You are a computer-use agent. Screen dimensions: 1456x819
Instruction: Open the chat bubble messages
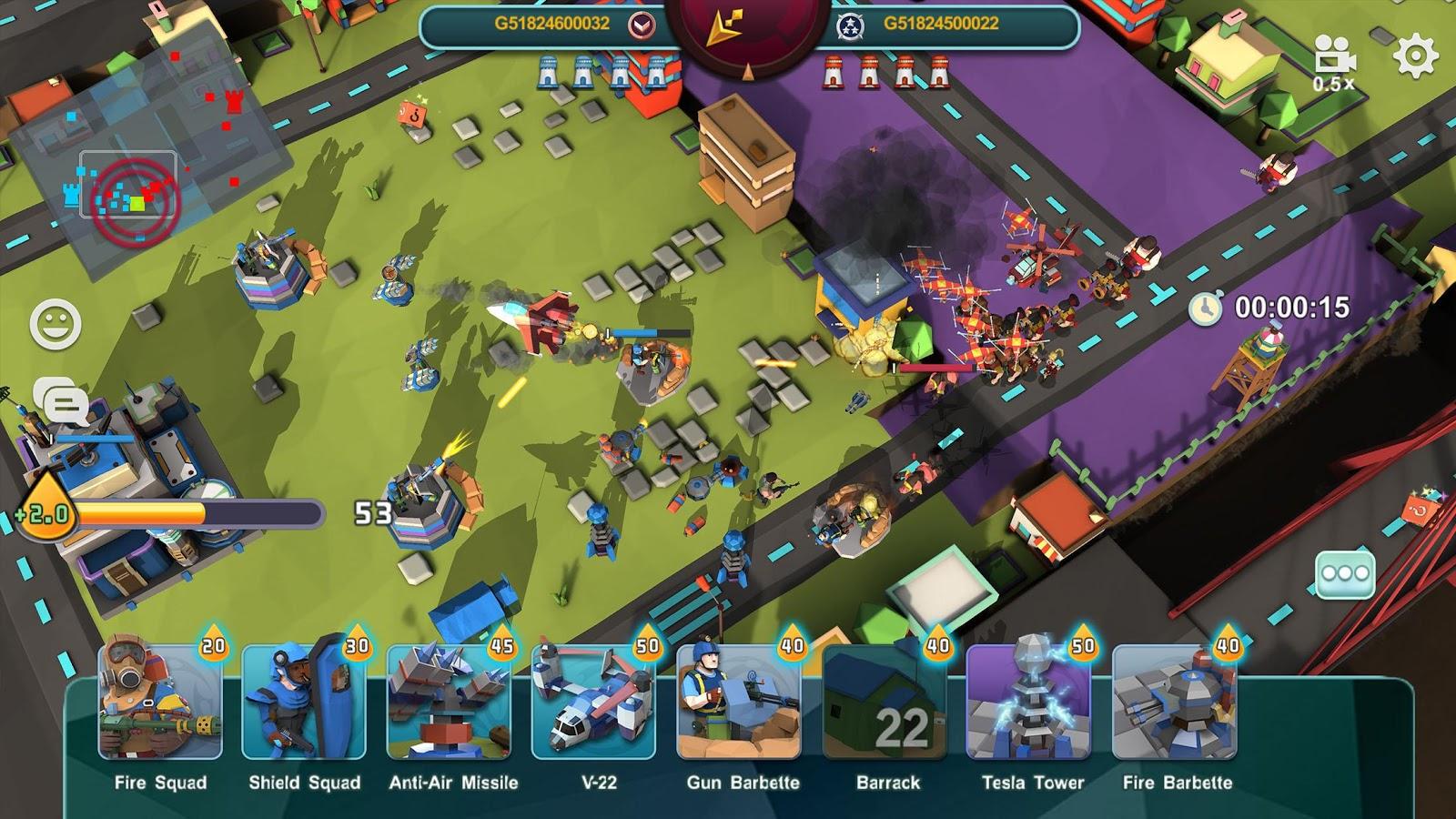62,401
